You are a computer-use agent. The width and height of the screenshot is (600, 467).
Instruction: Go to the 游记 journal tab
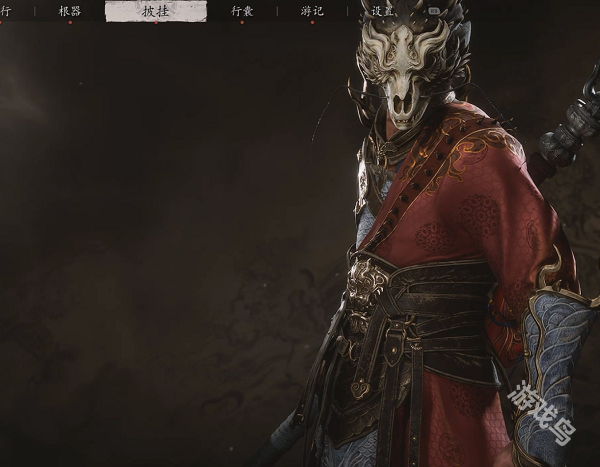tap(312, 11)
